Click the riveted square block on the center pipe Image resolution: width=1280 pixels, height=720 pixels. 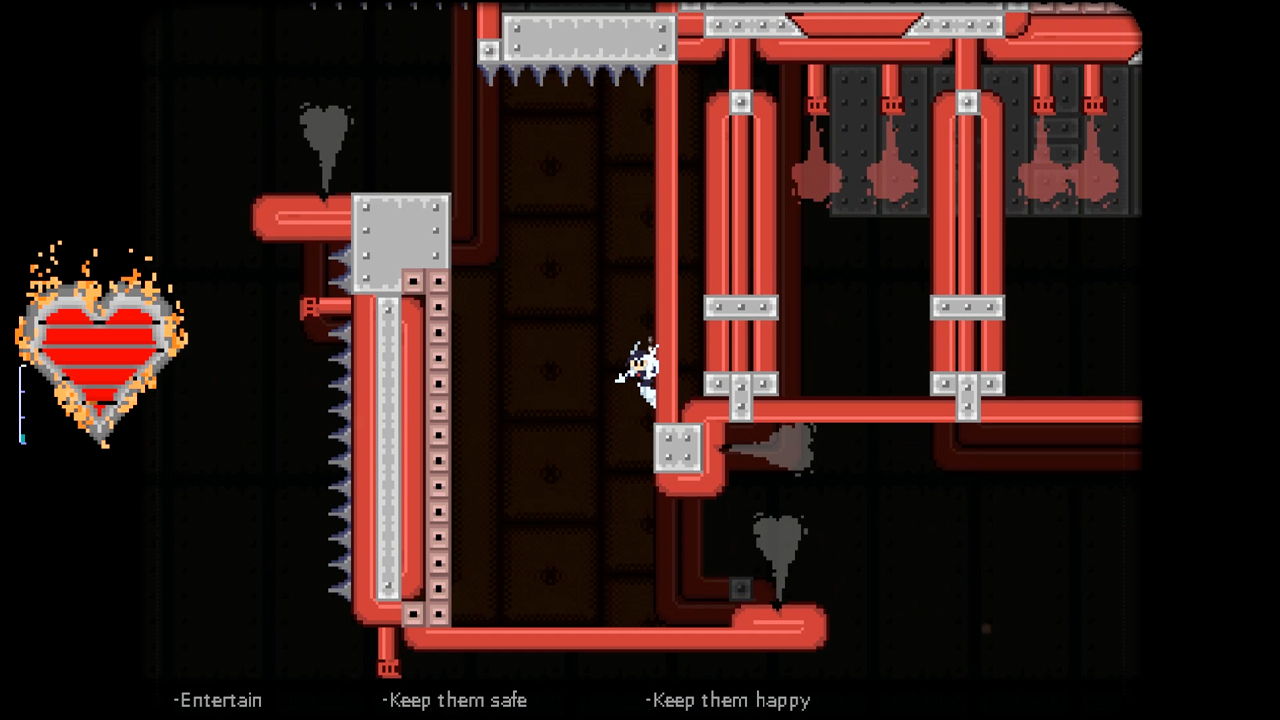click(x=678, y=448)
